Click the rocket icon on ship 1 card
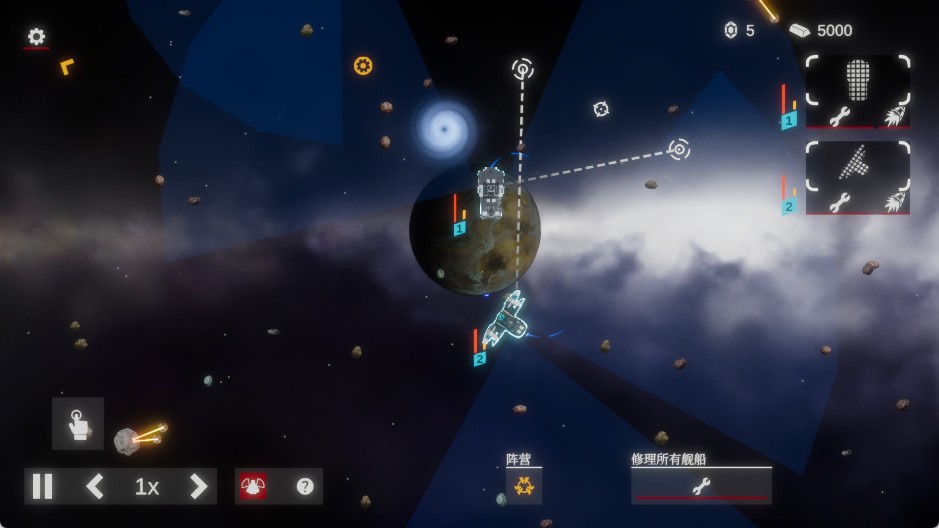 tap(893, 116)
